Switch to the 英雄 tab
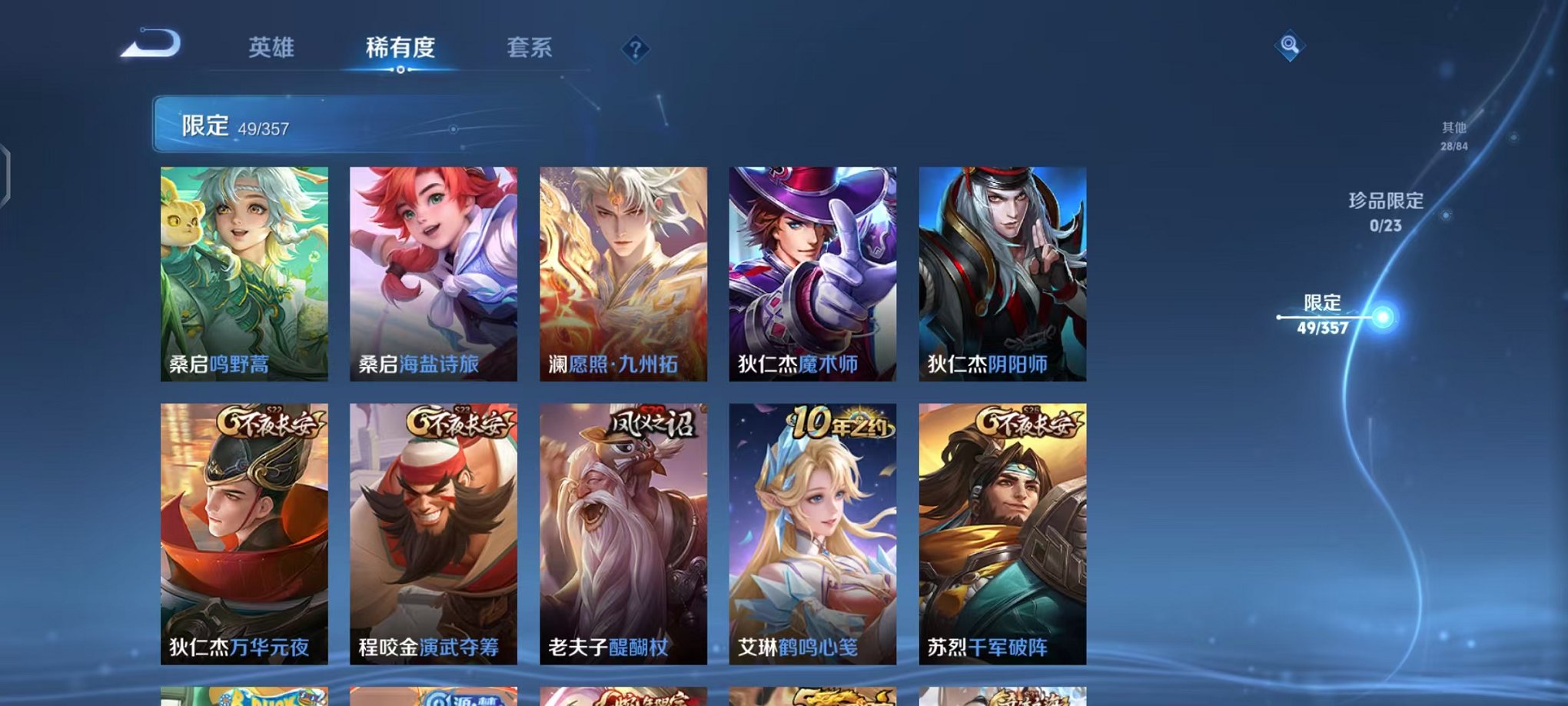Viewport: 1568px width, 706px height. coord(271,48)
